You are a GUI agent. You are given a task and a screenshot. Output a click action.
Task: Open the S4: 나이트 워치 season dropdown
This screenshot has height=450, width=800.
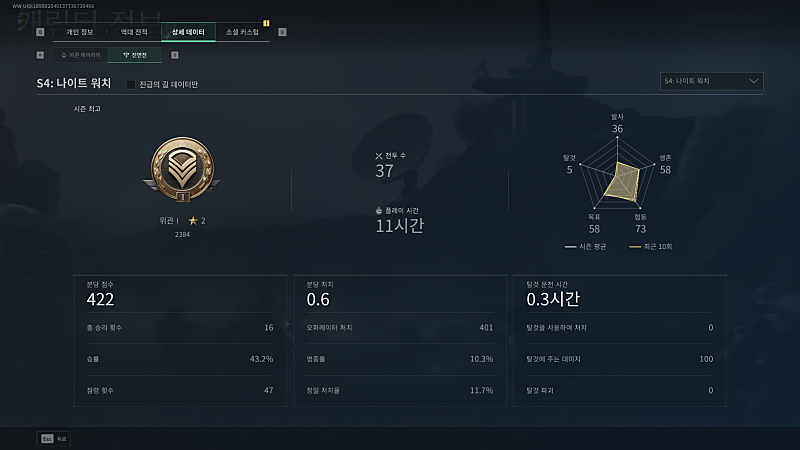(x=712, y=81)
